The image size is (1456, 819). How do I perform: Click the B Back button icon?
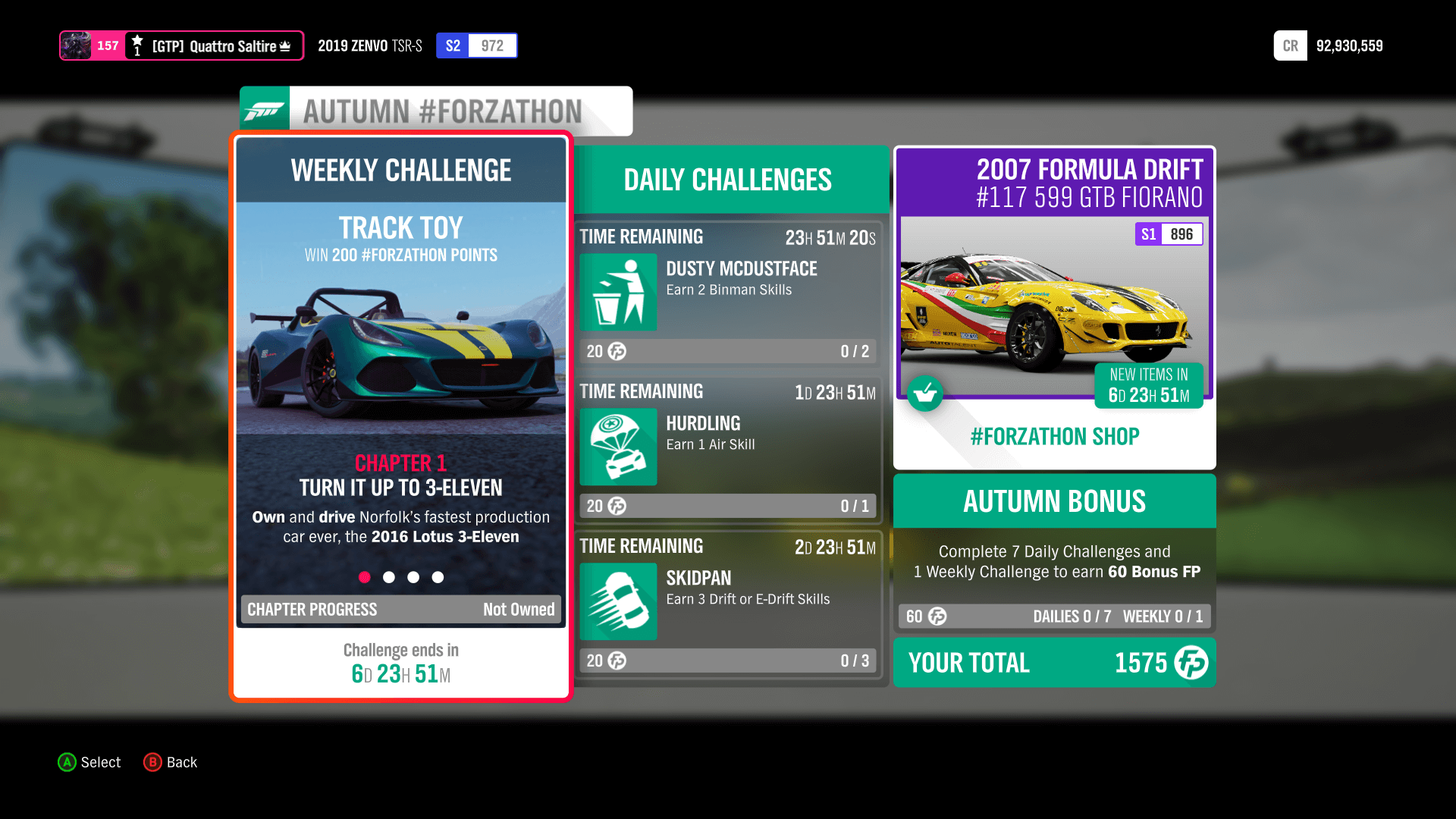pos(153,762)
